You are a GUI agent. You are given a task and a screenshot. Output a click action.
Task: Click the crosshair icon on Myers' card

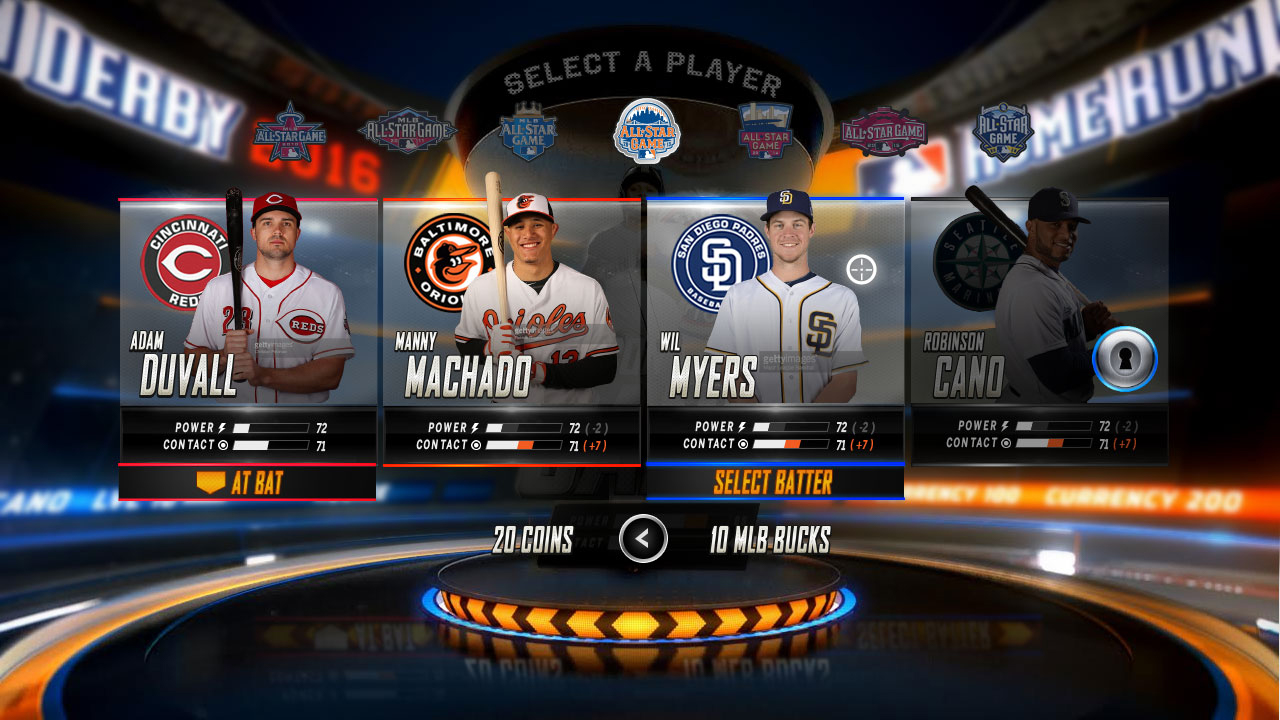[861, 269]
